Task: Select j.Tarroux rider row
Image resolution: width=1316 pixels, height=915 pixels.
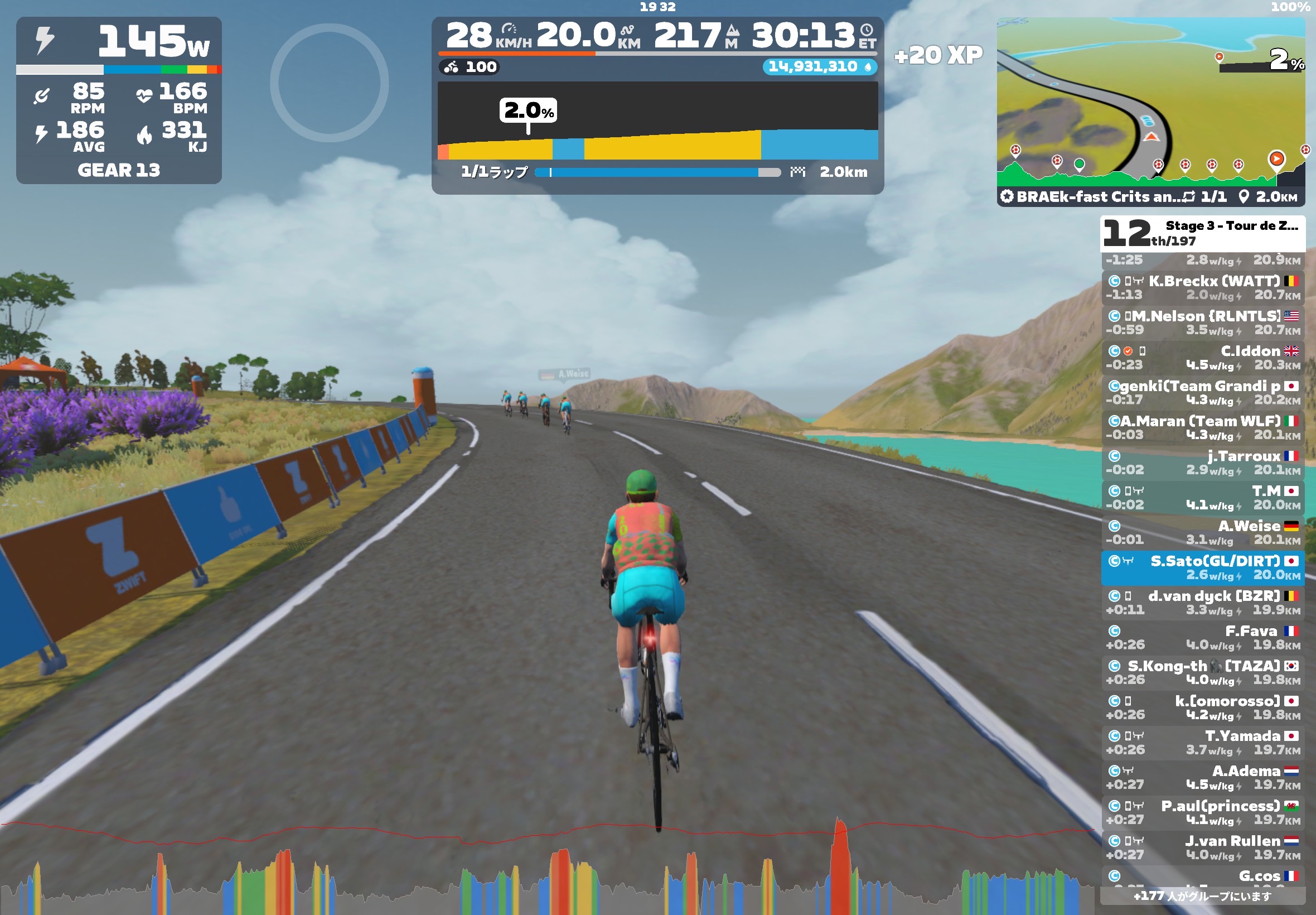Action: (1203, 462)
